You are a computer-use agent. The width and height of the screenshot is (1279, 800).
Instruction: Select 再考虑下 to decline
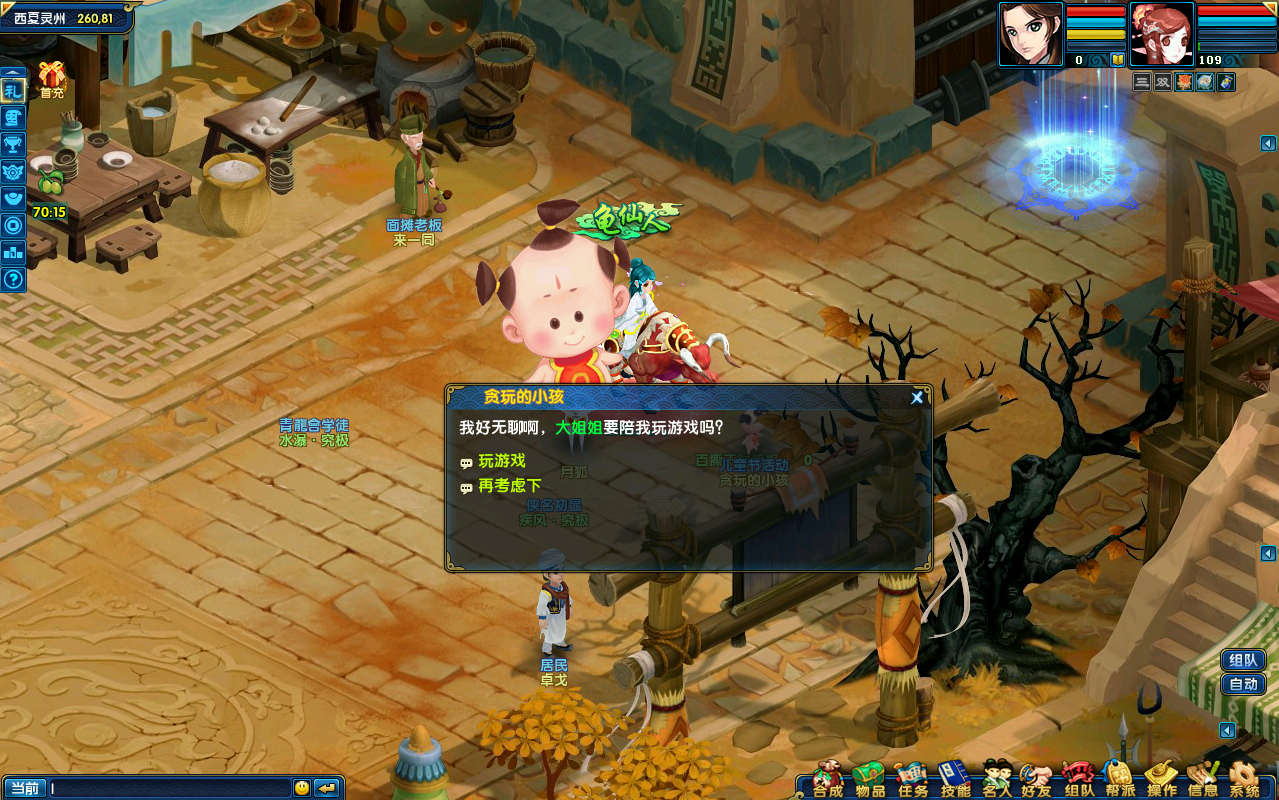[509, 486]
